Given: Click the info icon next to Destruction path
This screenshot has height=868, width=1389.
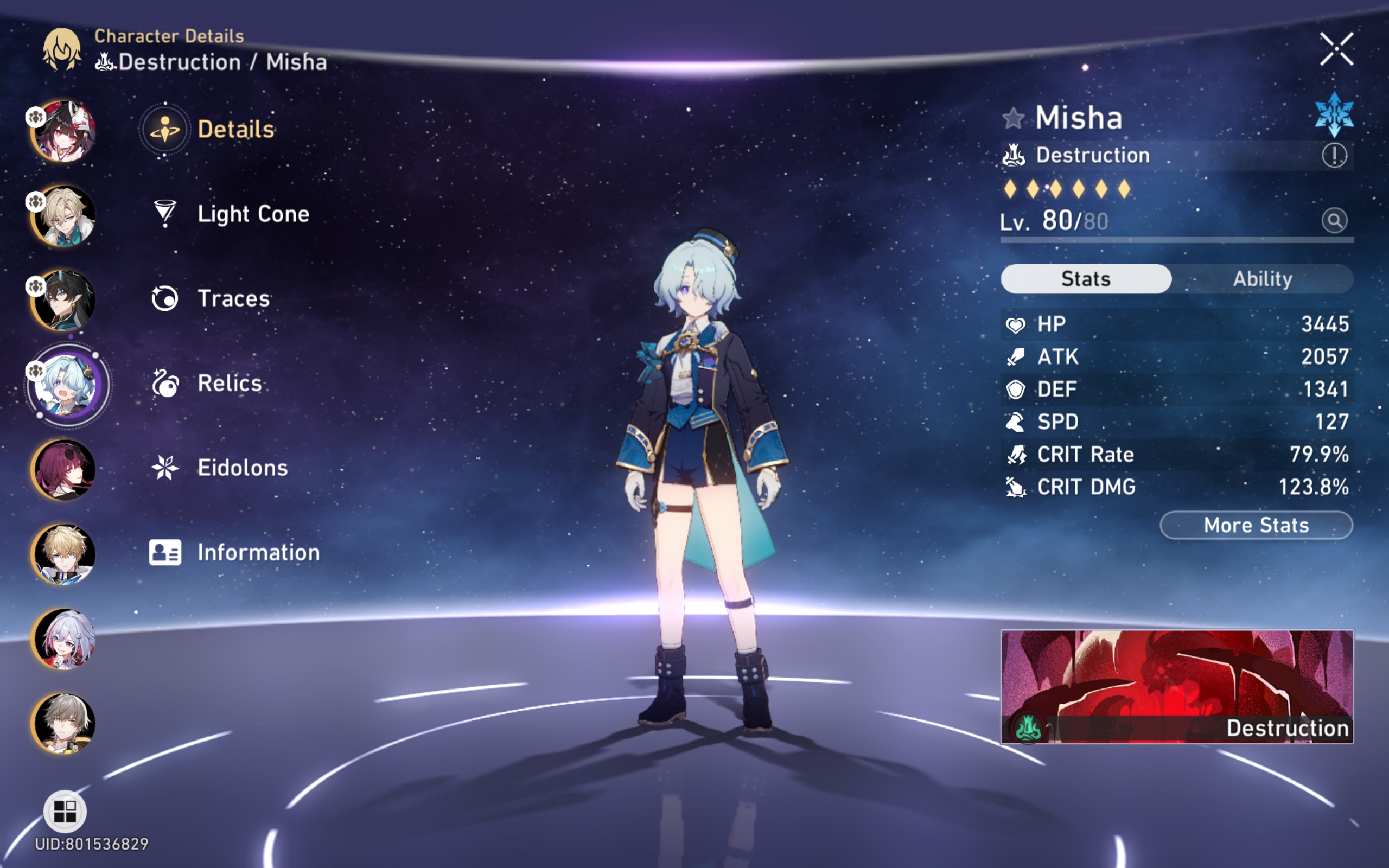Looking at the screenshot, I should coord(1336,155).
